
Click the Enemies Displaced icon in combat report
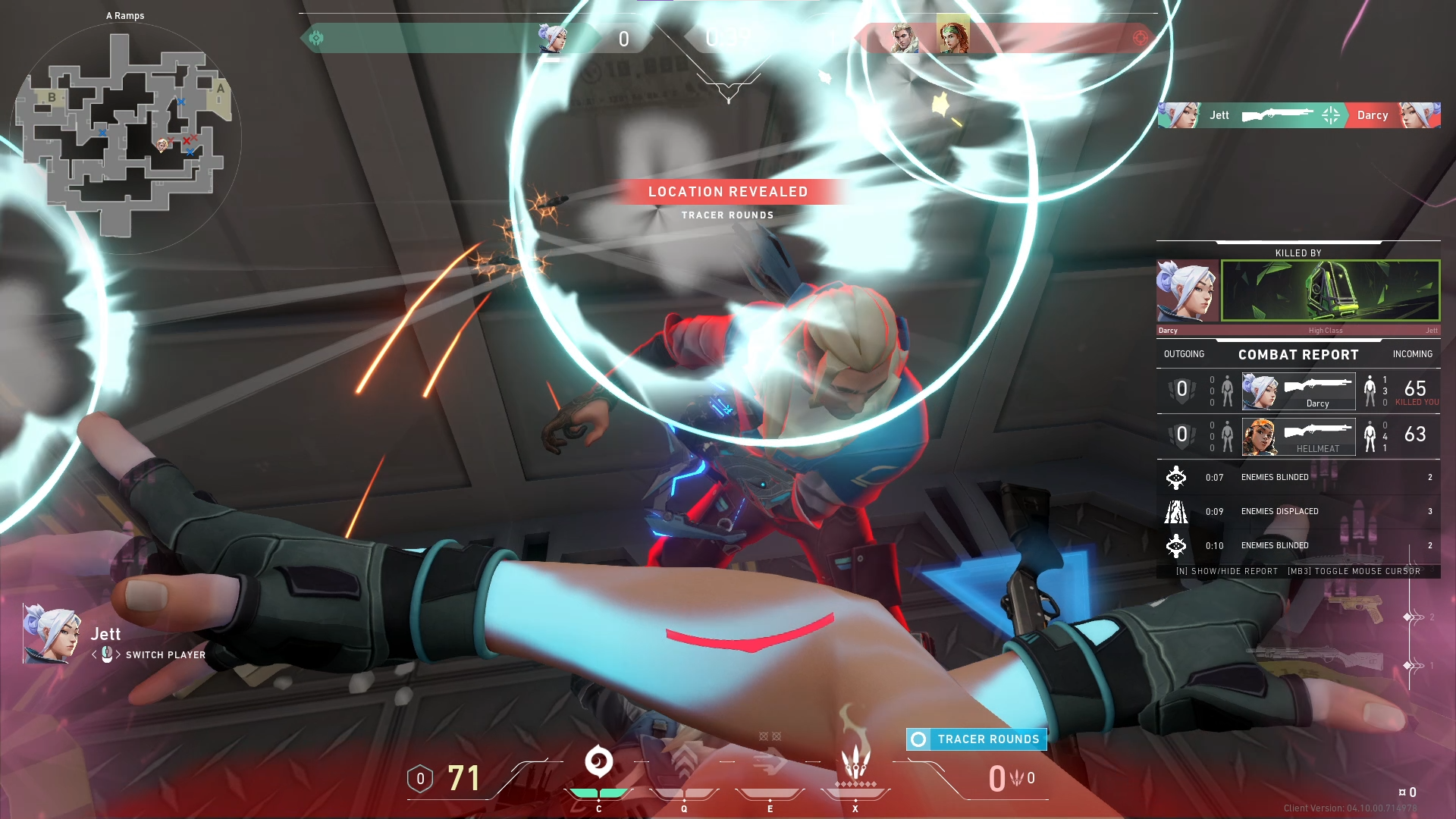[x=1175, y=511]
